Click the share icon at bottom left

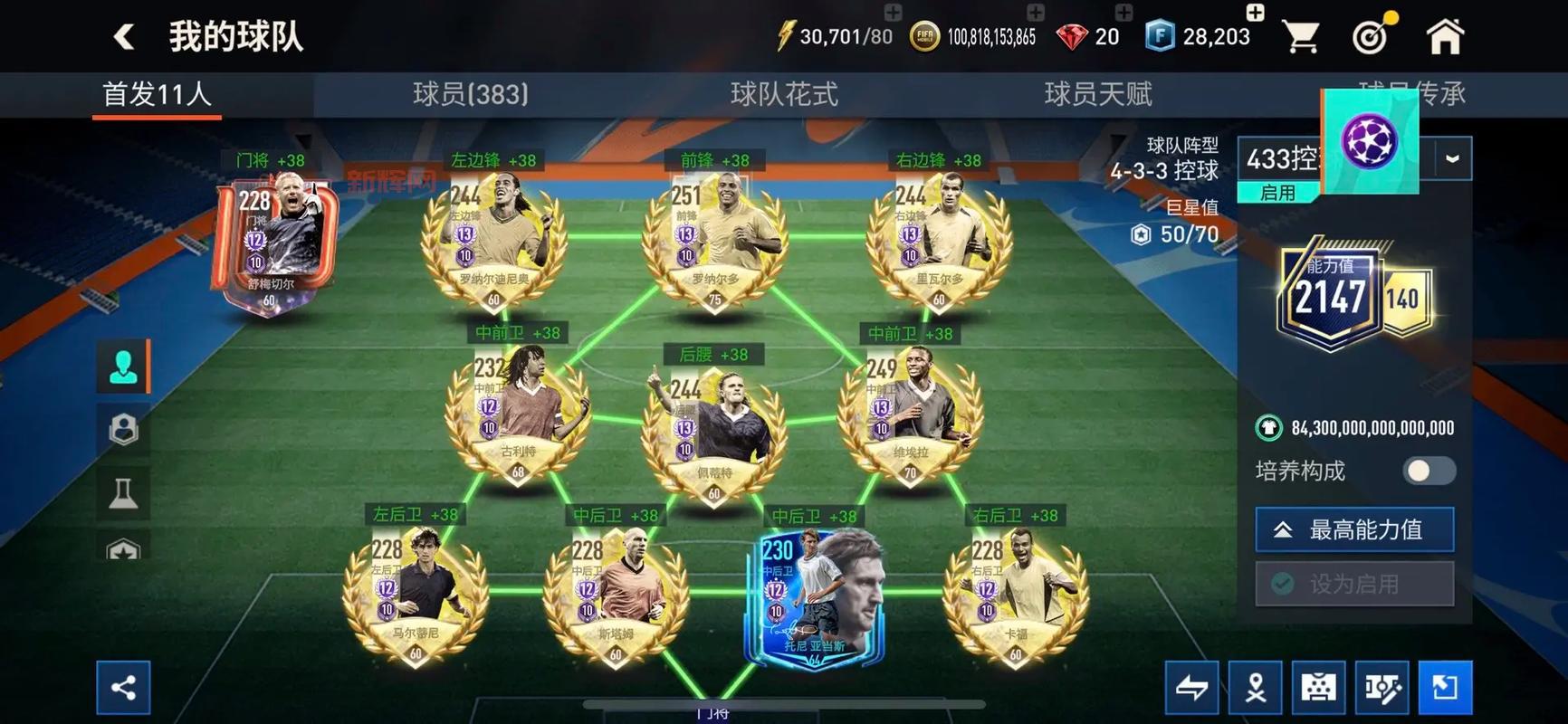pyautogui.click(x=124, y=686)
